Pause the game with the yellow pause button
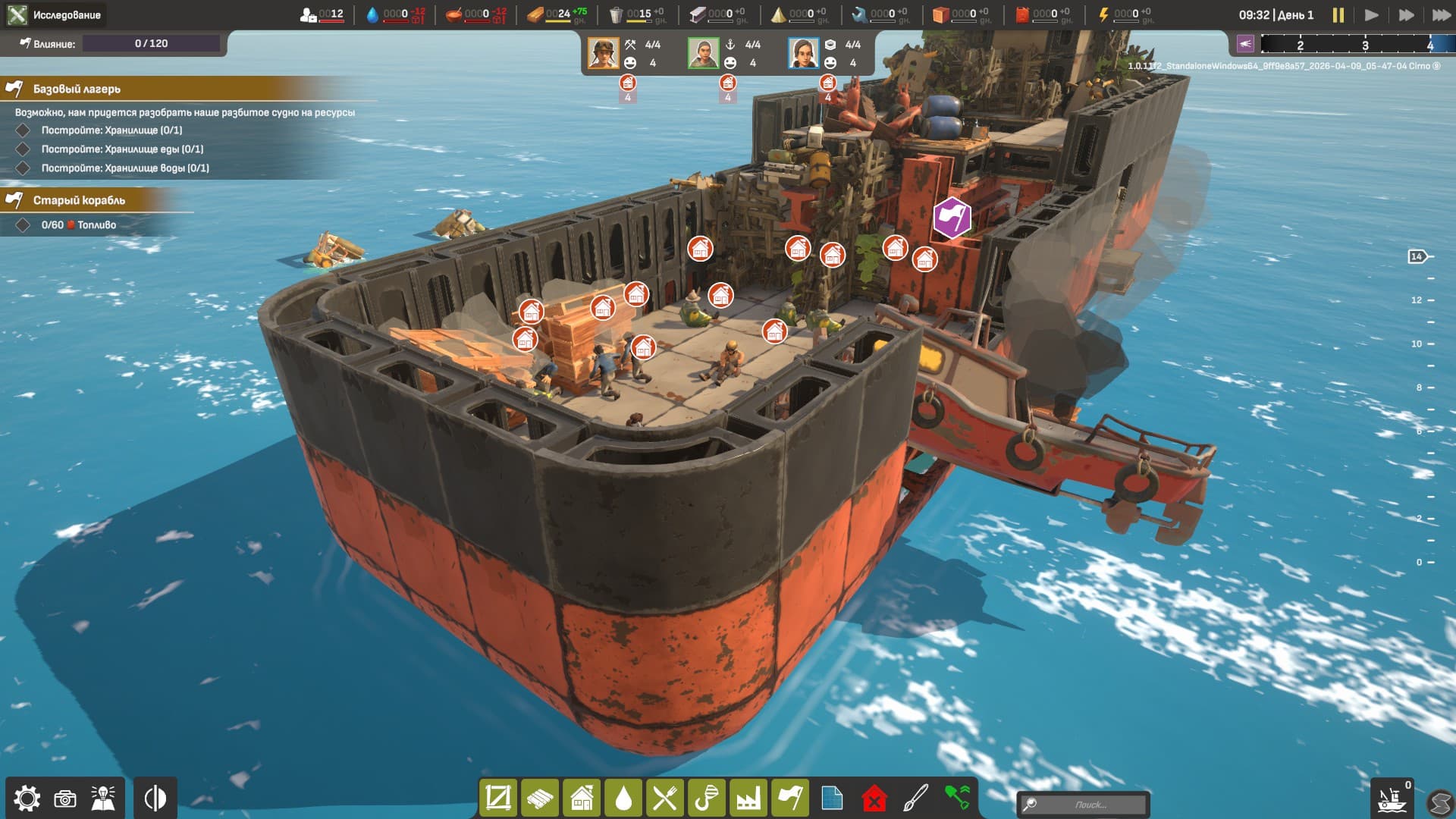The height and width of the screenshot is (819, 1456). click(x=1338, y=15)
